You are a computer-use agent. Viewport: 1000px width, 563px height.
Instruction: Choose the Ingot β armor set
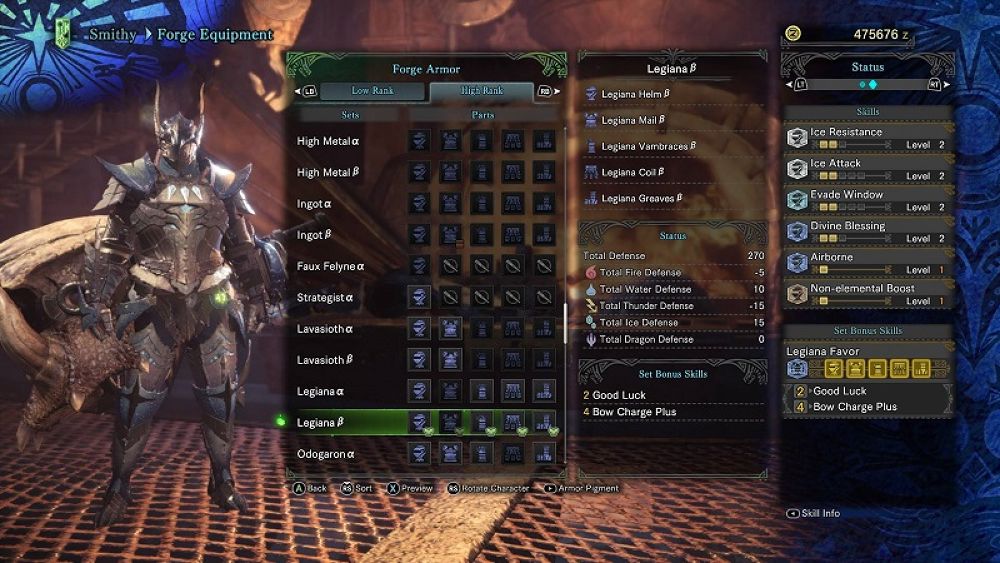[314, 236]
